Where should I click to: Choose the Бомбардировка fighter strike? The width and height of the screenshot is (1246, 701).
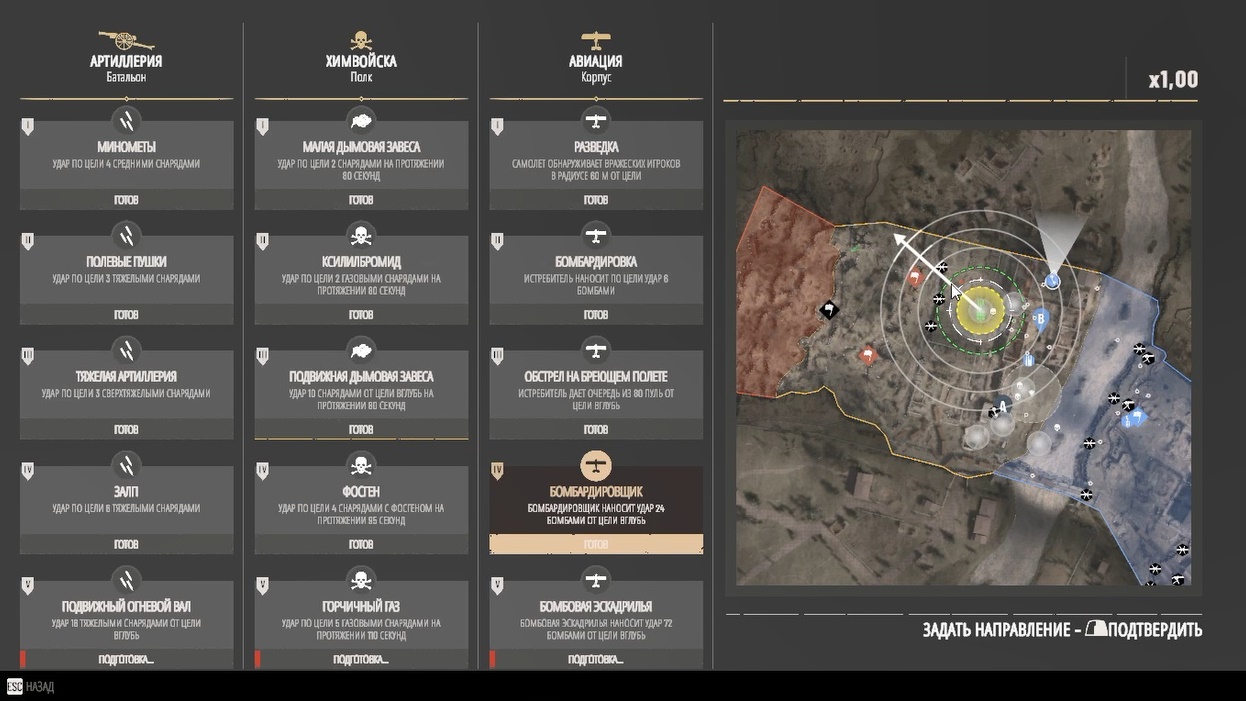(596, 272)
